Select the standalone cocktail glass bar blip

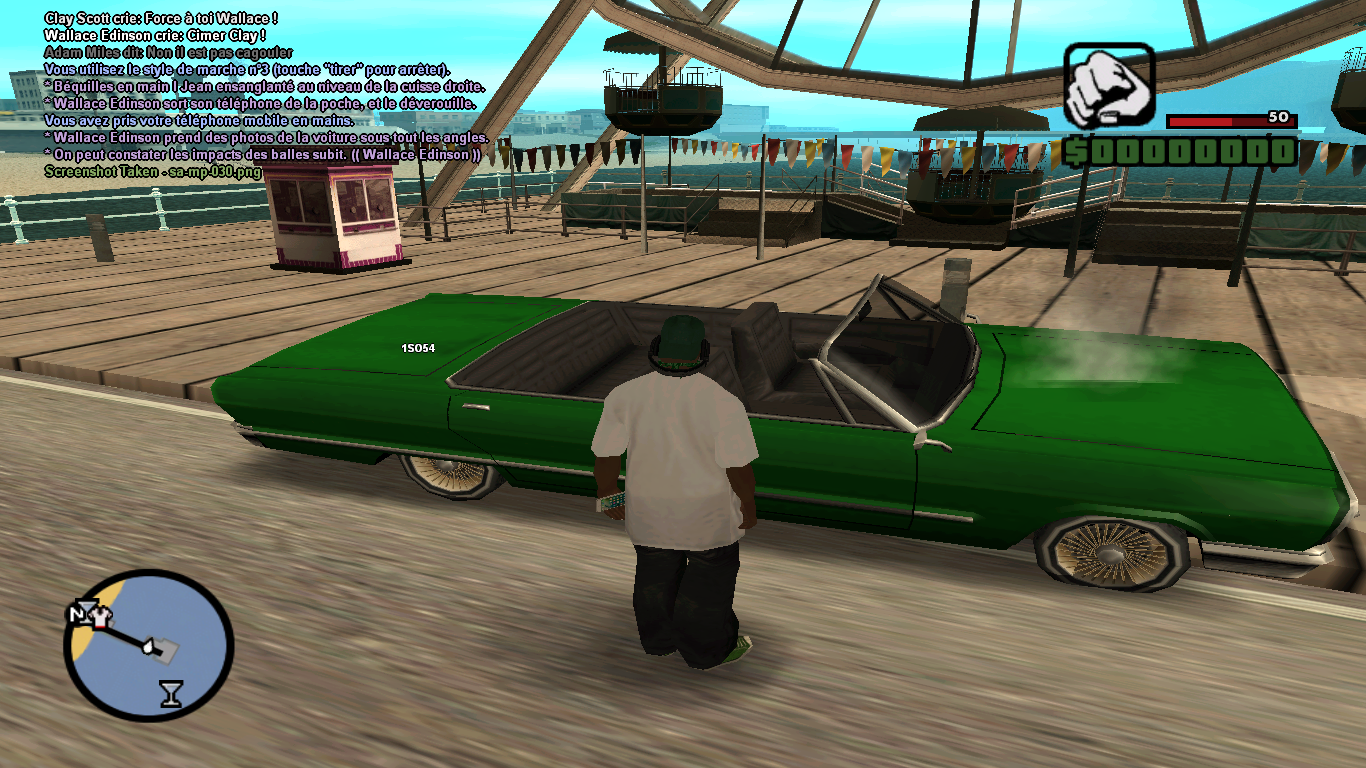coord(171,693)
